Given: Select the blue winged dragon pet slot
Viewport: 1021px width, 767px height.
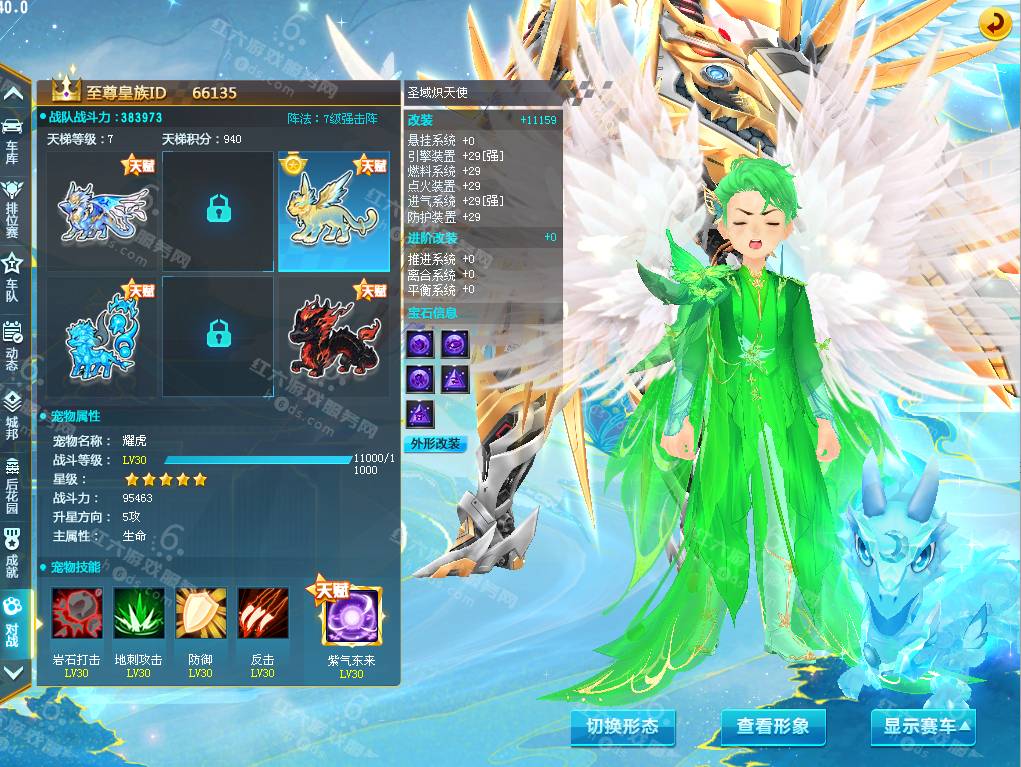Looking at the screenshot, I should click(103, 212).
